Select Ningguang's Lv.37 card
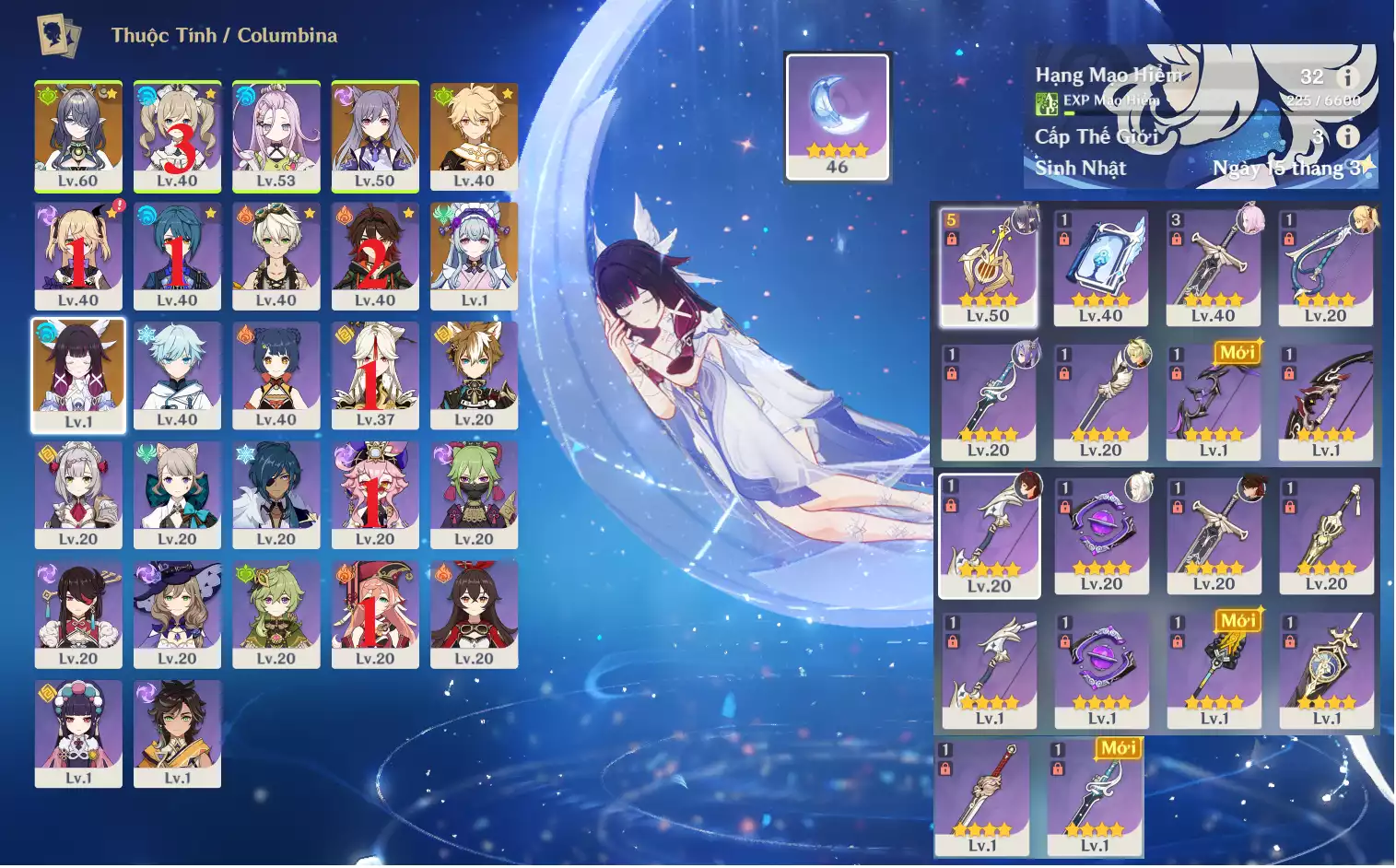This screenshot has height=868, width=1396. (375, 375)
